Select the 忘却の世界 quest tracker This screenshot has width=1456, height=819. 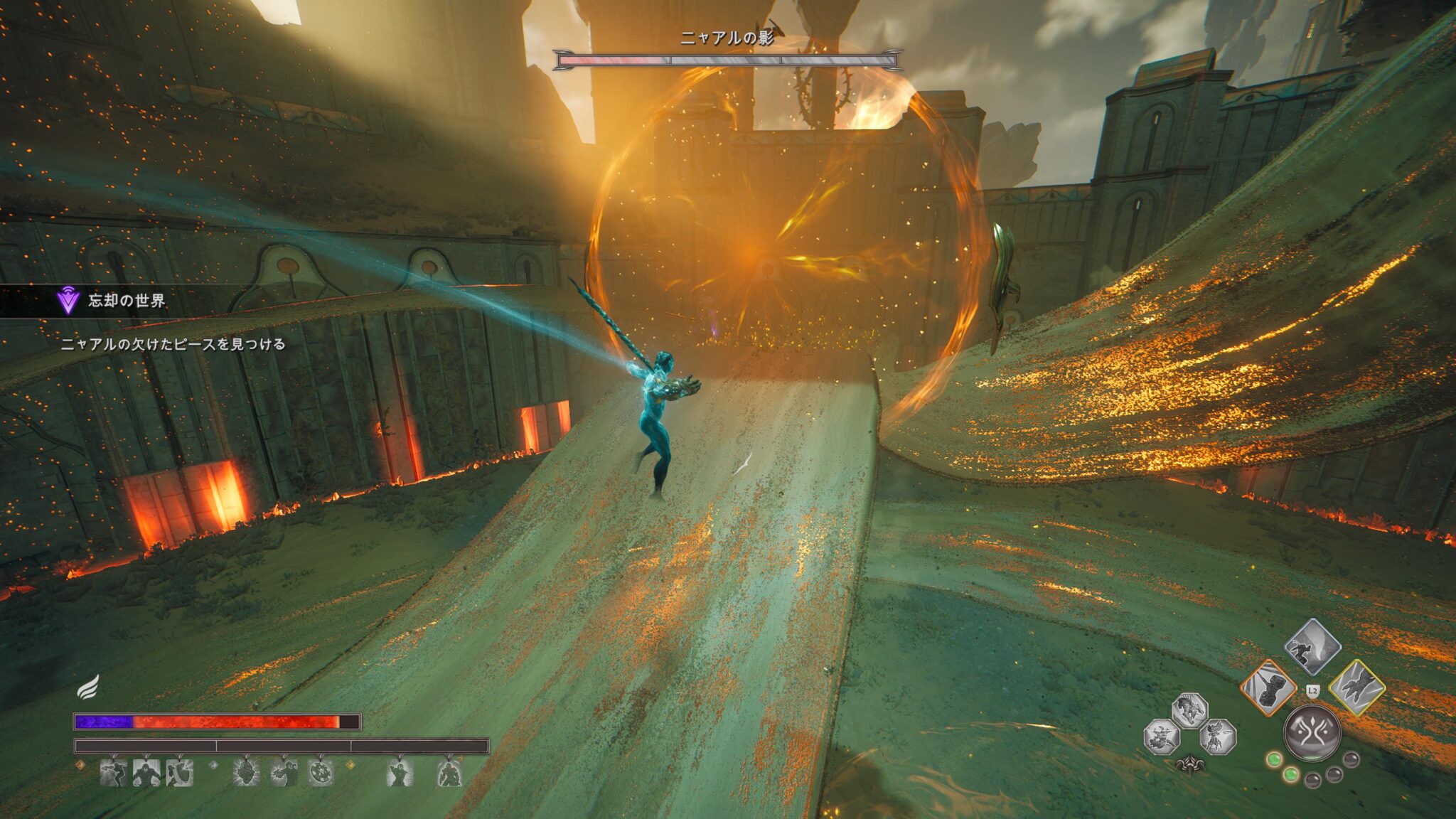pos(126,301)
